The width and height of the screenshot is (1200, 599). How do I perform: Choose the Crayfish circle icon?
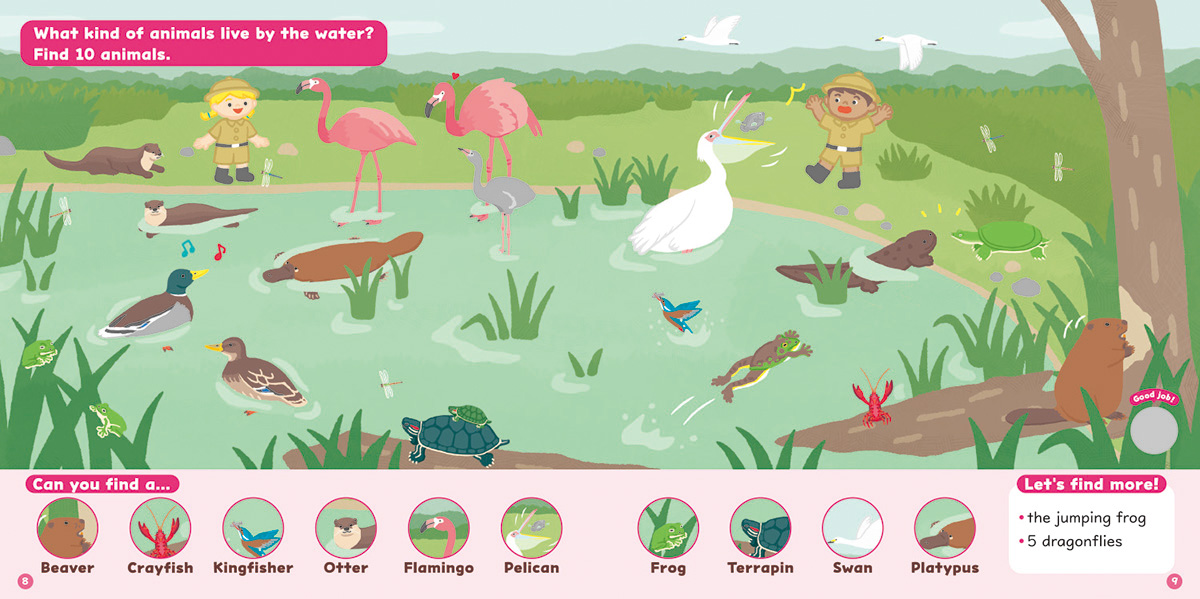point(160,528)
